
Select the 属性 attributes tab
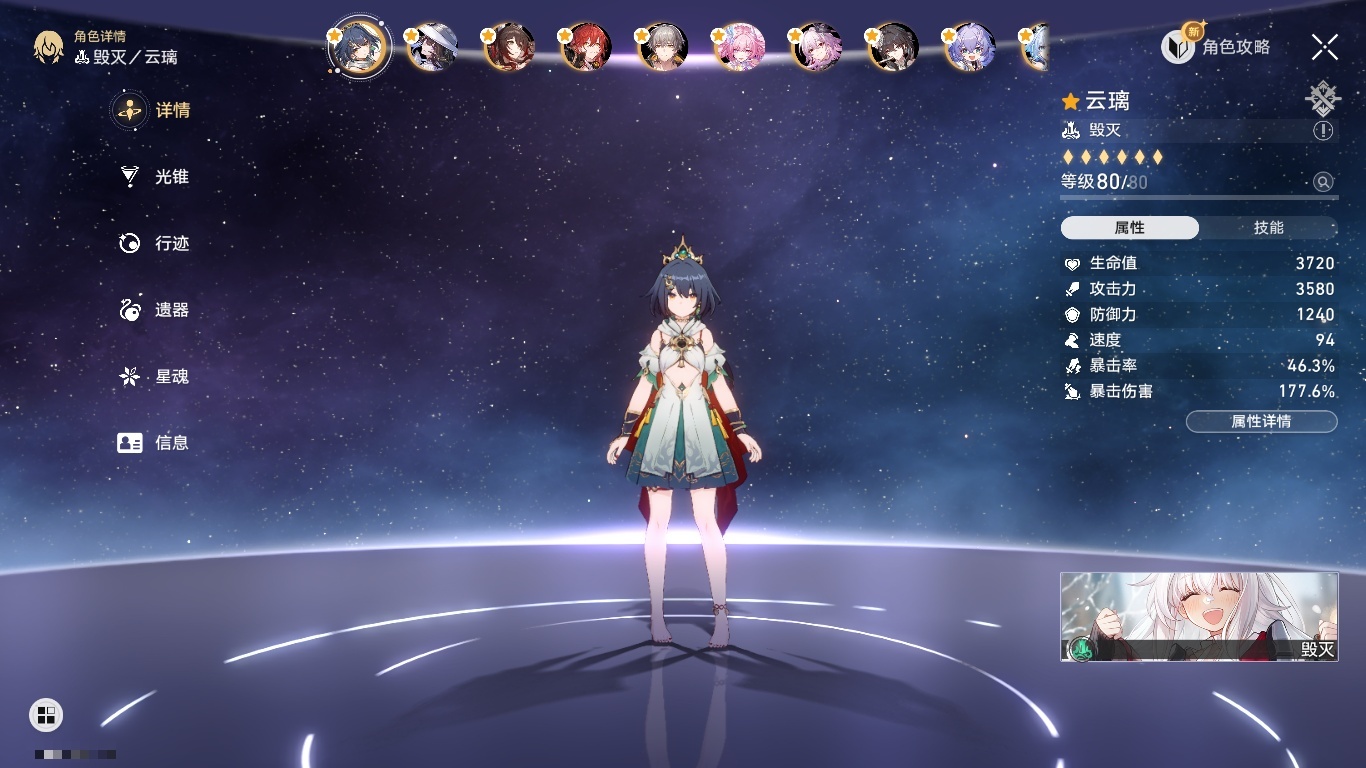click(1130, 228)
